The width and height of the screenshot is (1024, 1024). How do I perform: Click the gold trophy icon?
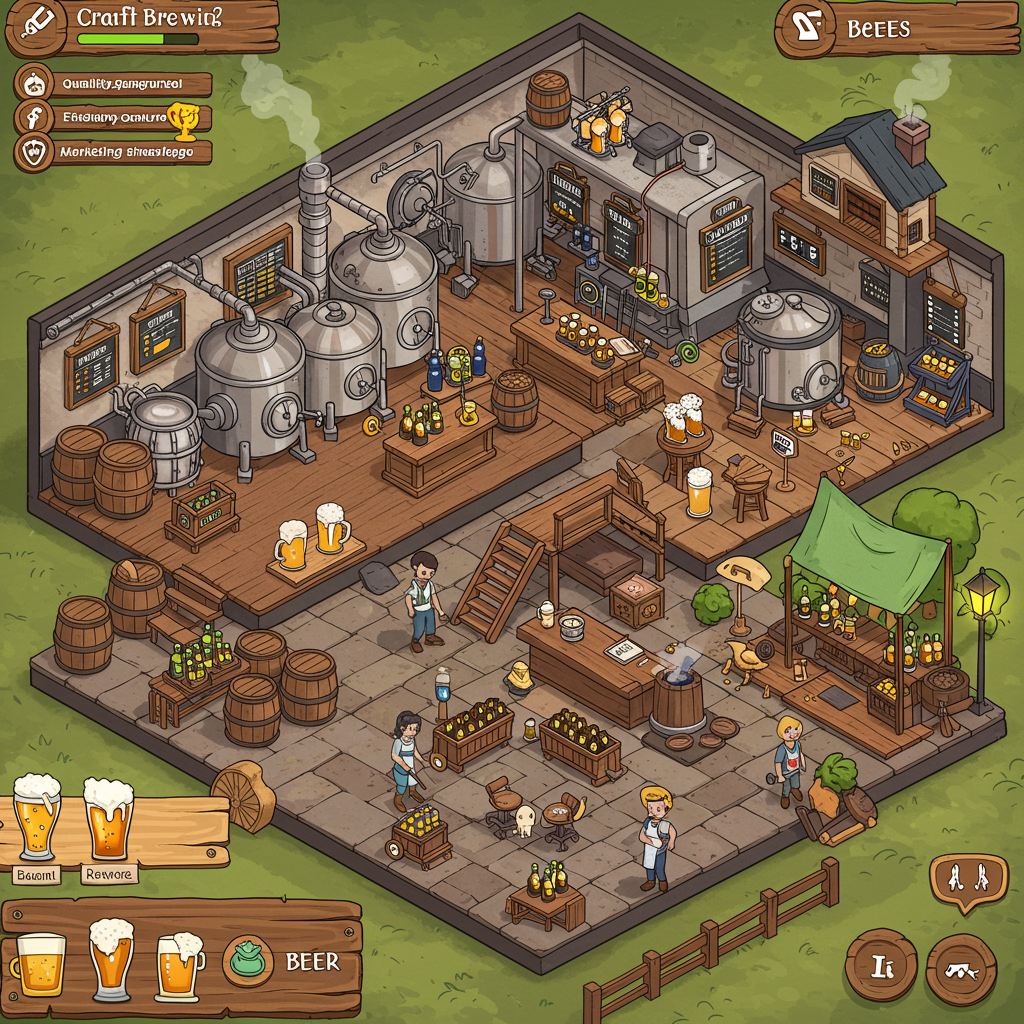click(183, 118)
